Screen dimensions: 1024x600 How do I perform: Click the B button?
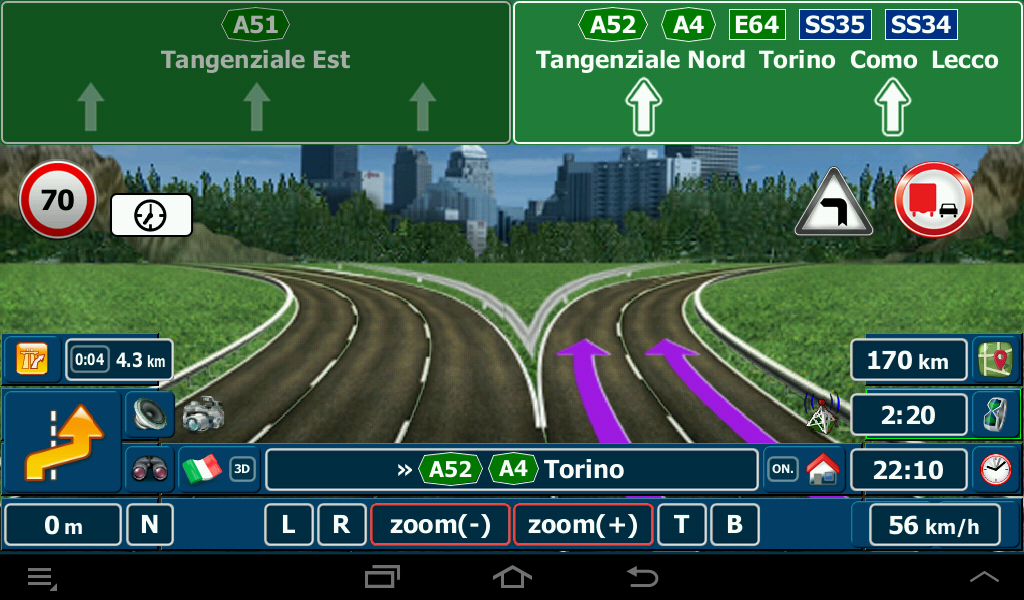click(x=734, y=525)
